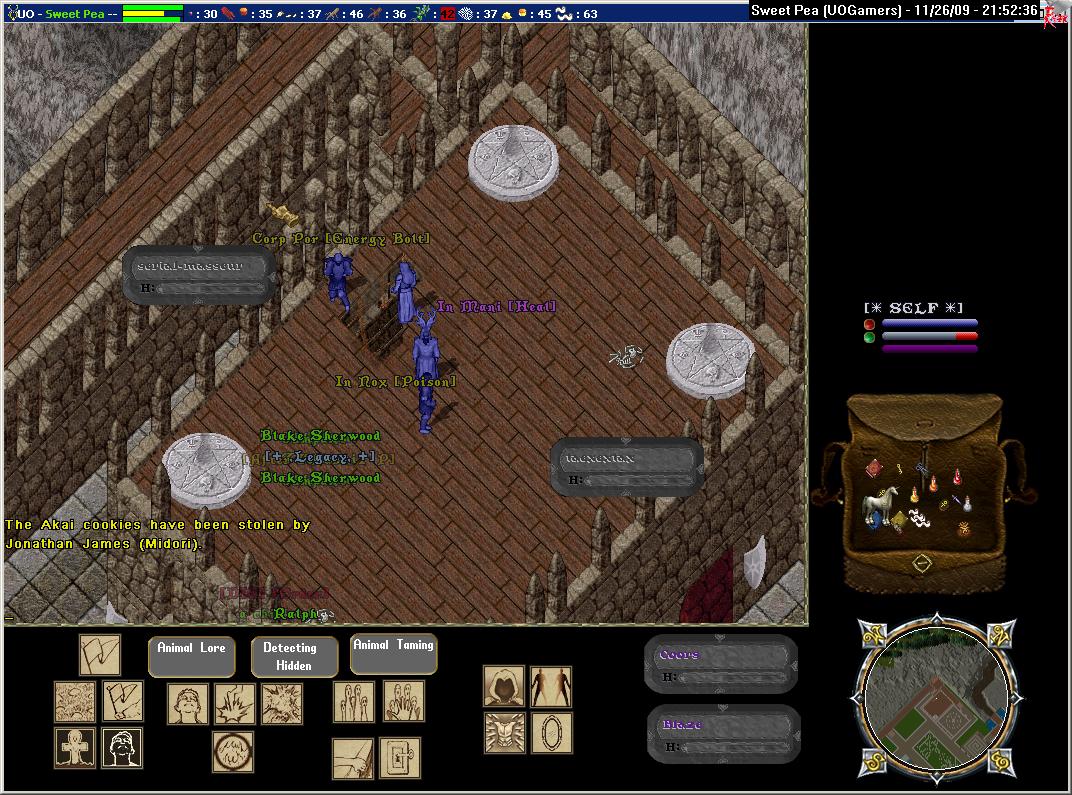This screenshot has height=795, width=1072.
Task: Open the radar minimap
Action: (937, 697)
